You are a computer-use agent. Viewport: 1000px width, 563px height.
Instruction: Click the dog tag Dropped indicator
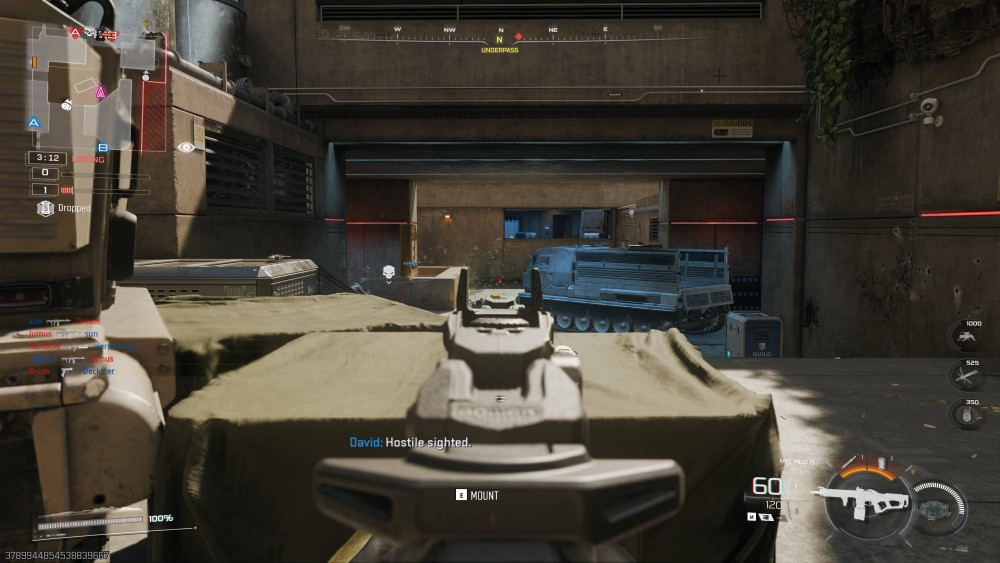45,208
